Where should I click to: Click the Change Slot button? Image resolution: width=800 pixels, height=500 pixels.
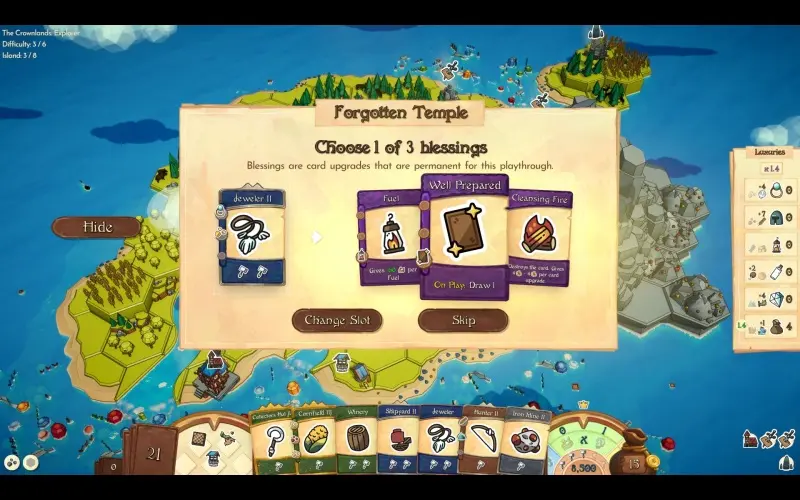pyautogui.click(x=337, y=321)
